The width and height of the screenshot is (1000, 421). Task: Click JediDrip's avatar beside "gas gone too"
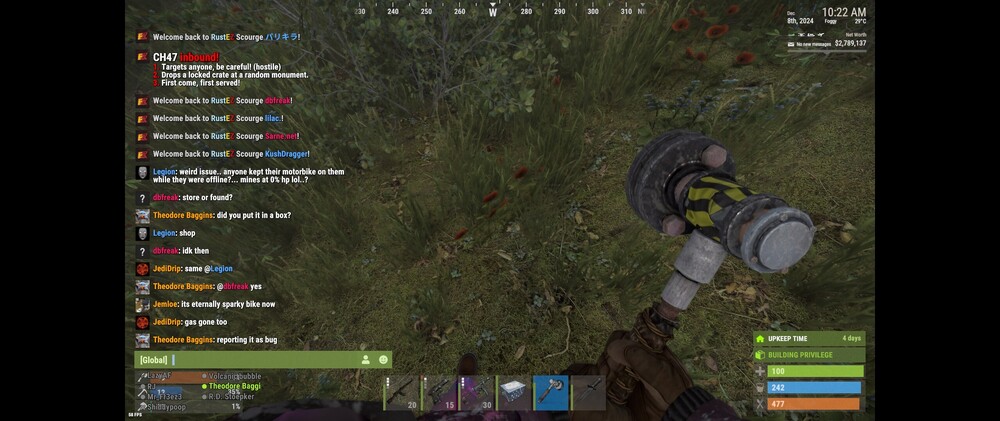point(143,322)
